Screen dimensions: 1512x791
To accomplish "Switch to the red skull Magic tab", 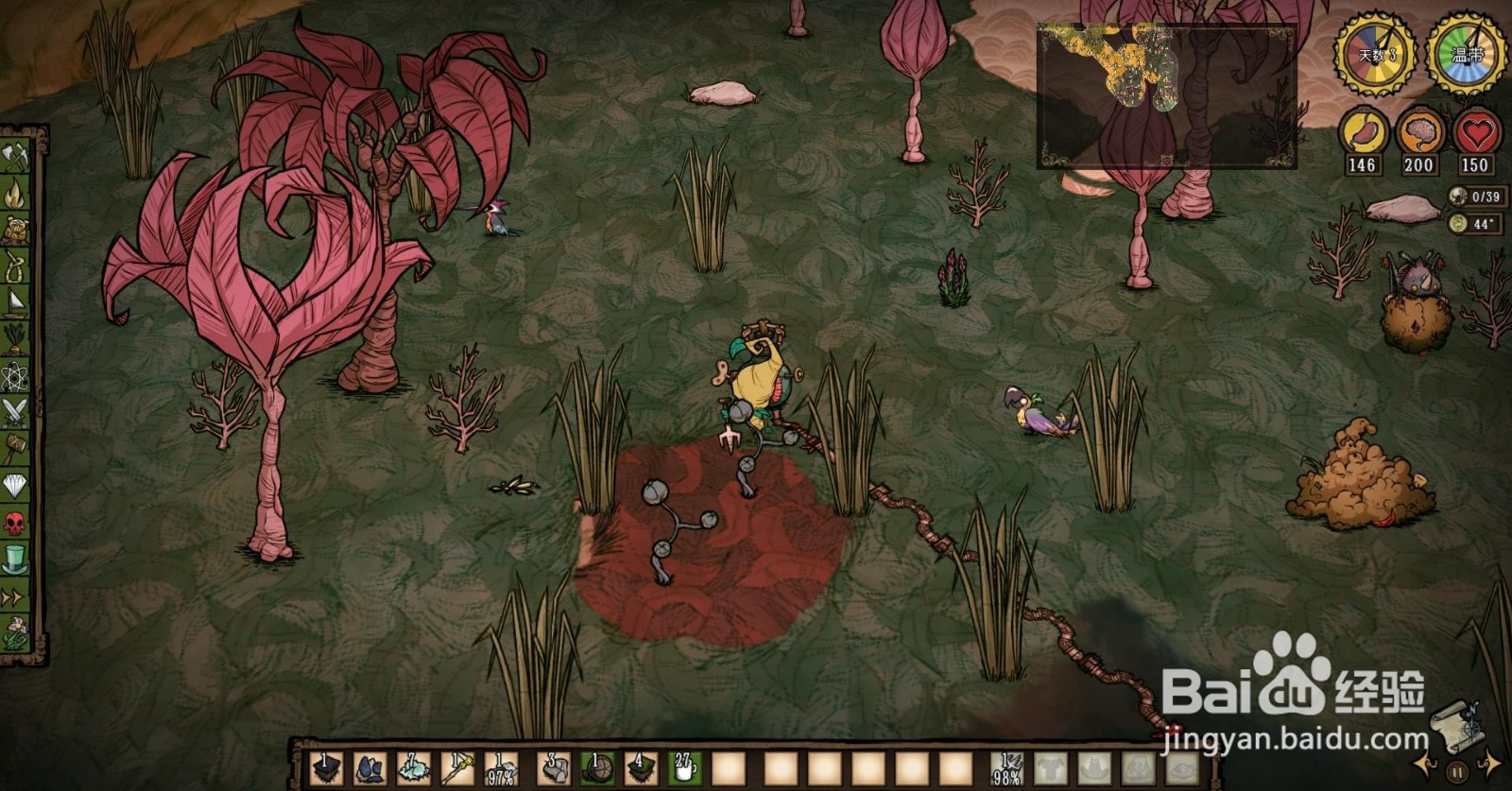I will [15, 522].
